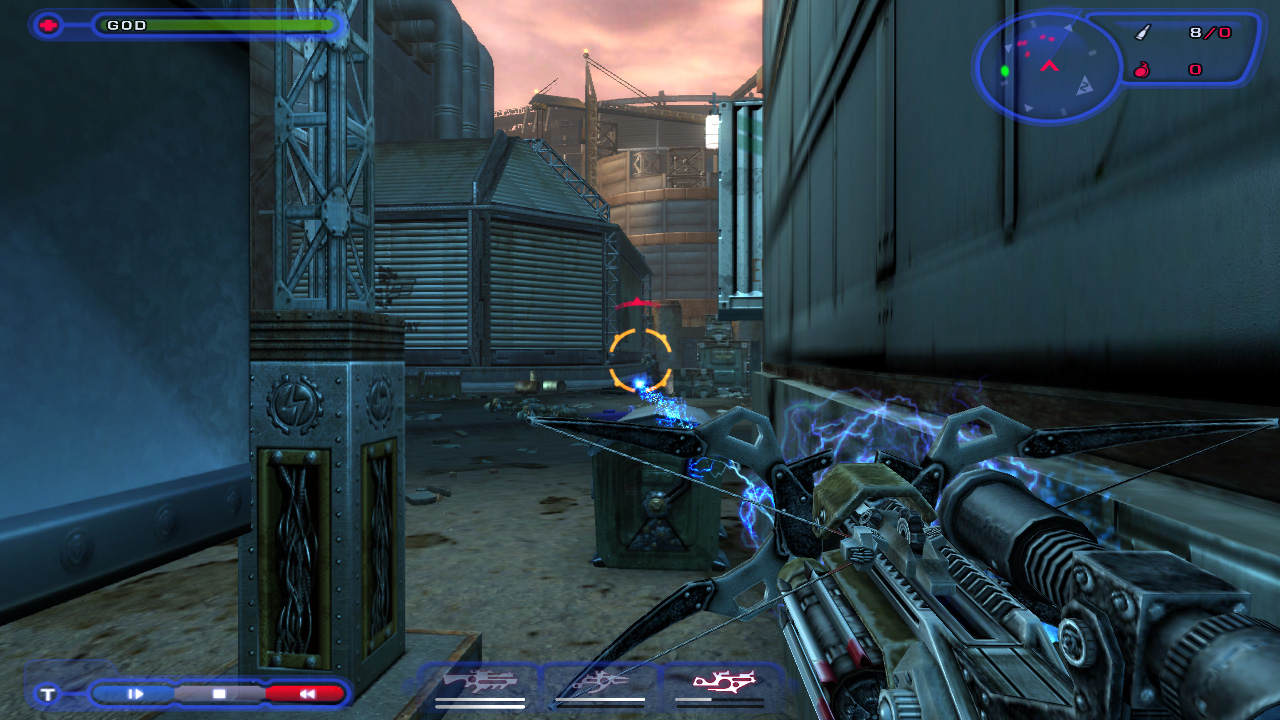This screenshot has height=720, width=1280.
Task: Select the first weapon slot rifle
Action: [x=480, y=683]
